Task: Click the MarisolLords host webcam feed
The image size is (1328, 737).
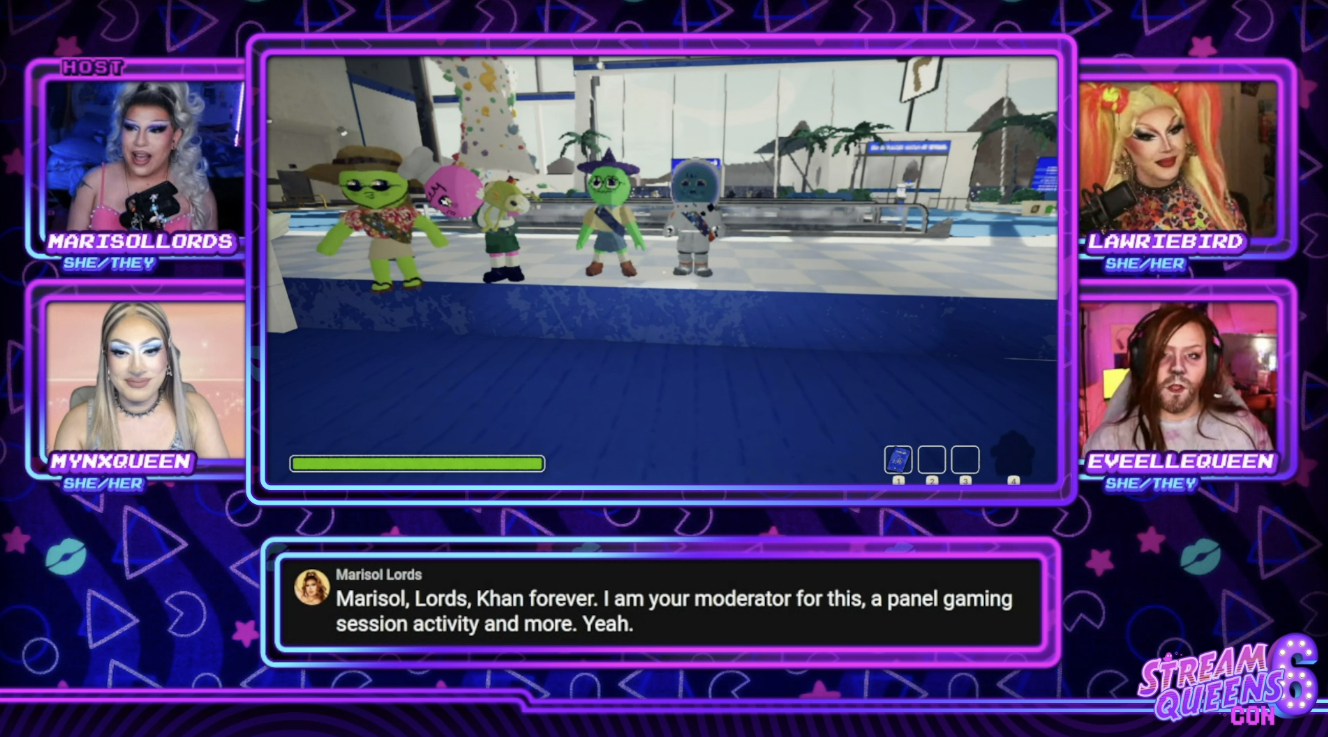Action: click(144, 157)
